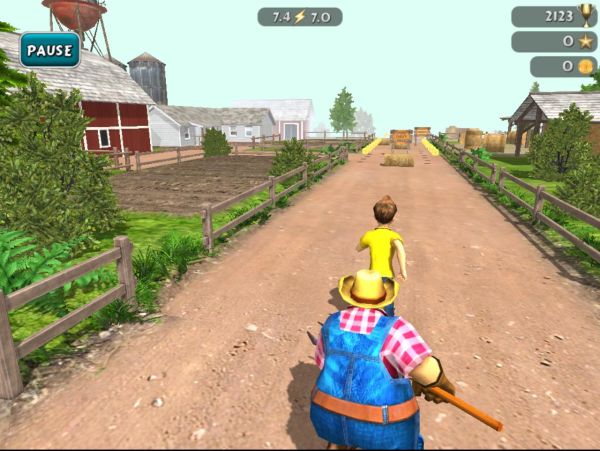Pause the game with the PAUSE button
The width and height of the screenshot is (600, 451).
tap(50, 49)
